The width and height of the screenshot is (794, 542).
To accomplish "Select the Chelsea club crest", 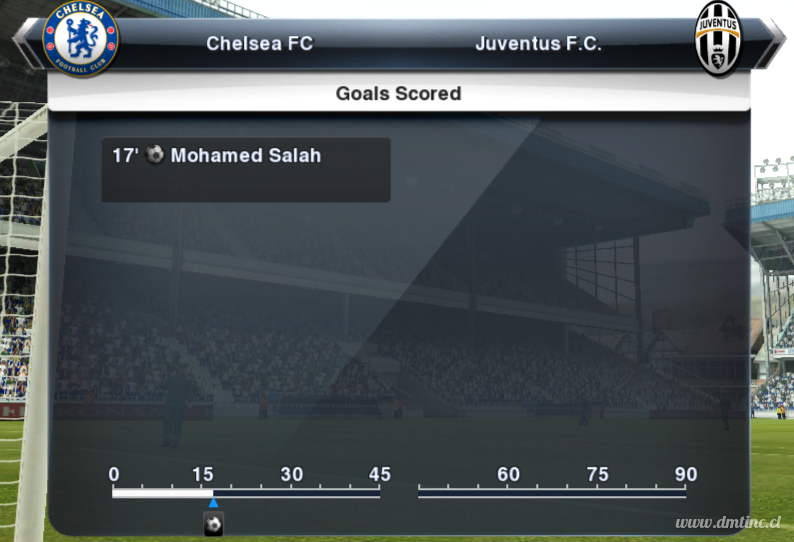I will [81, 40].
